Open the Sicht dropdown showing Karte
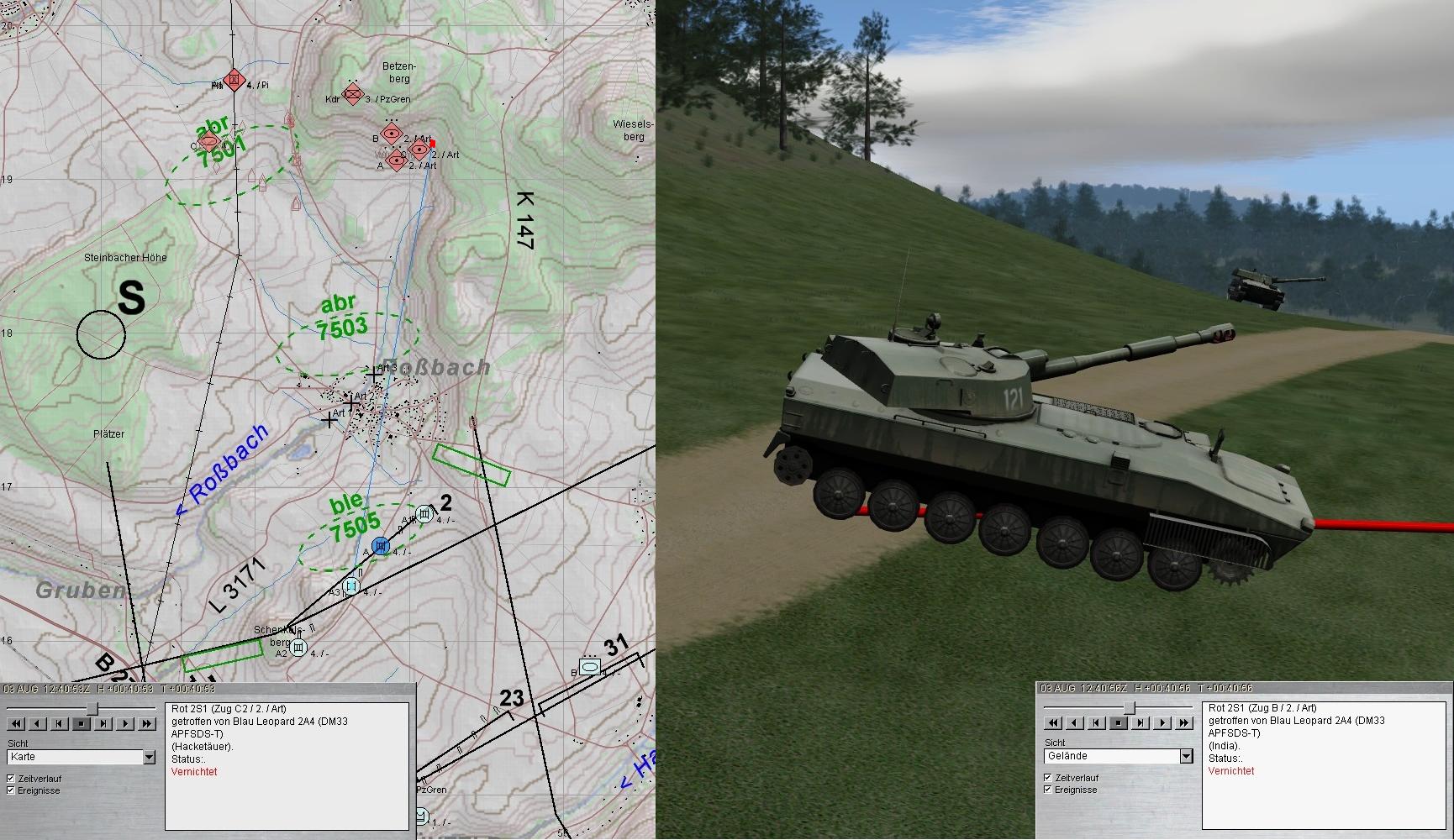Image resolution: width=1454 pixels, height=840 pixels. (x=149, y=758)
